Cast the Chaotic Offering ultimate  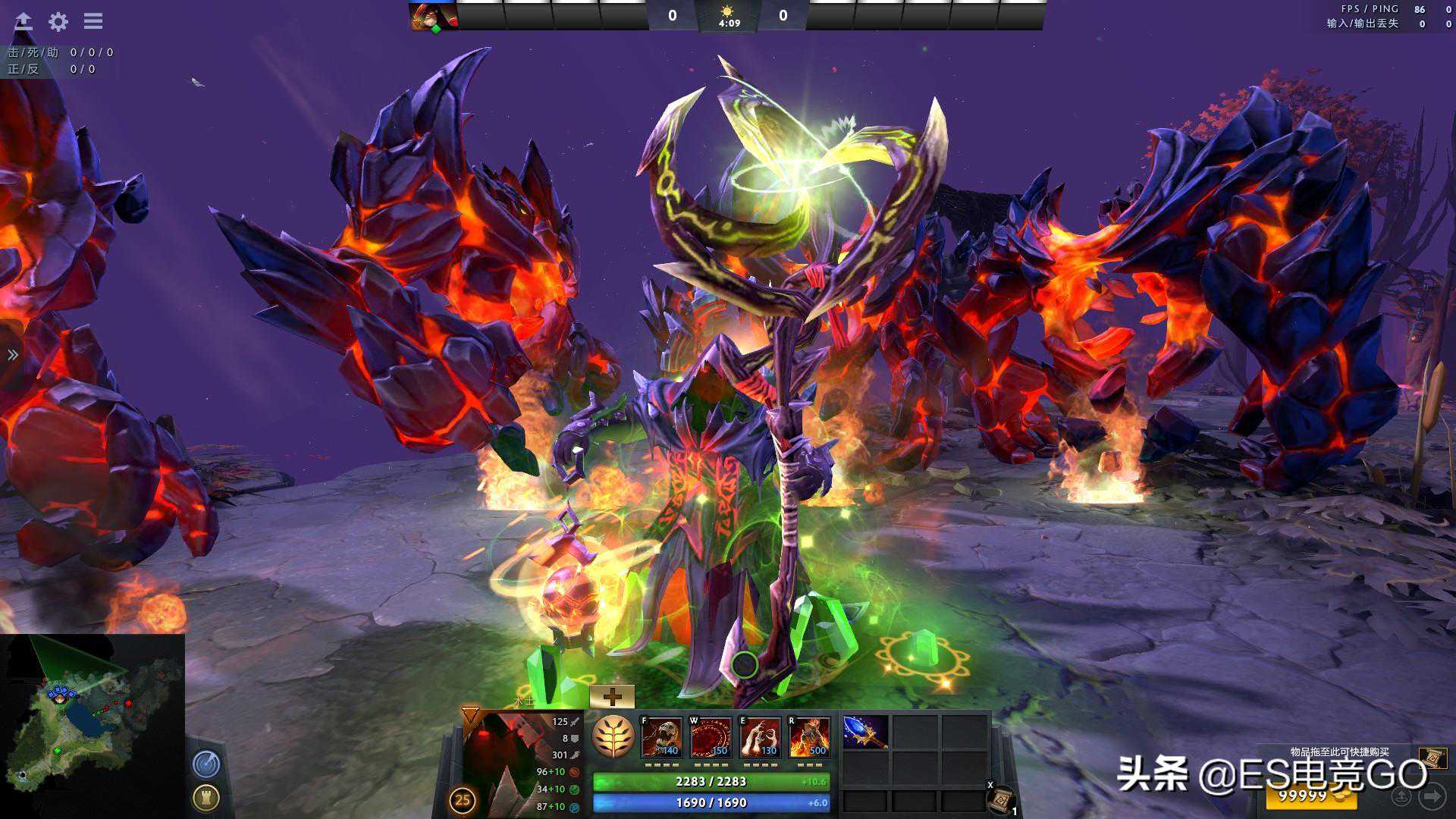(809, 737)
